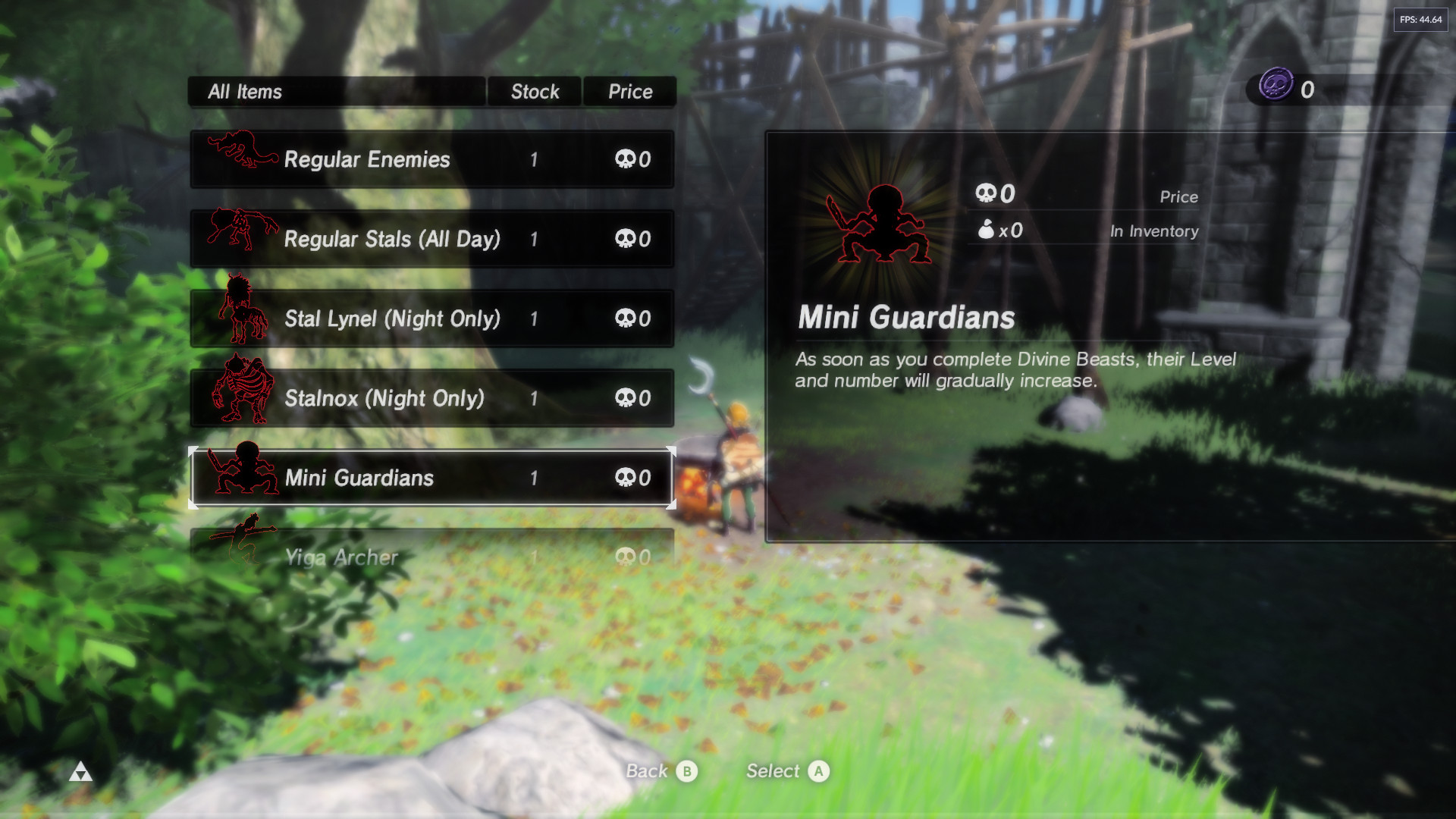
Task: Click the FPS counter overlay
Action: coord(1421,21)
